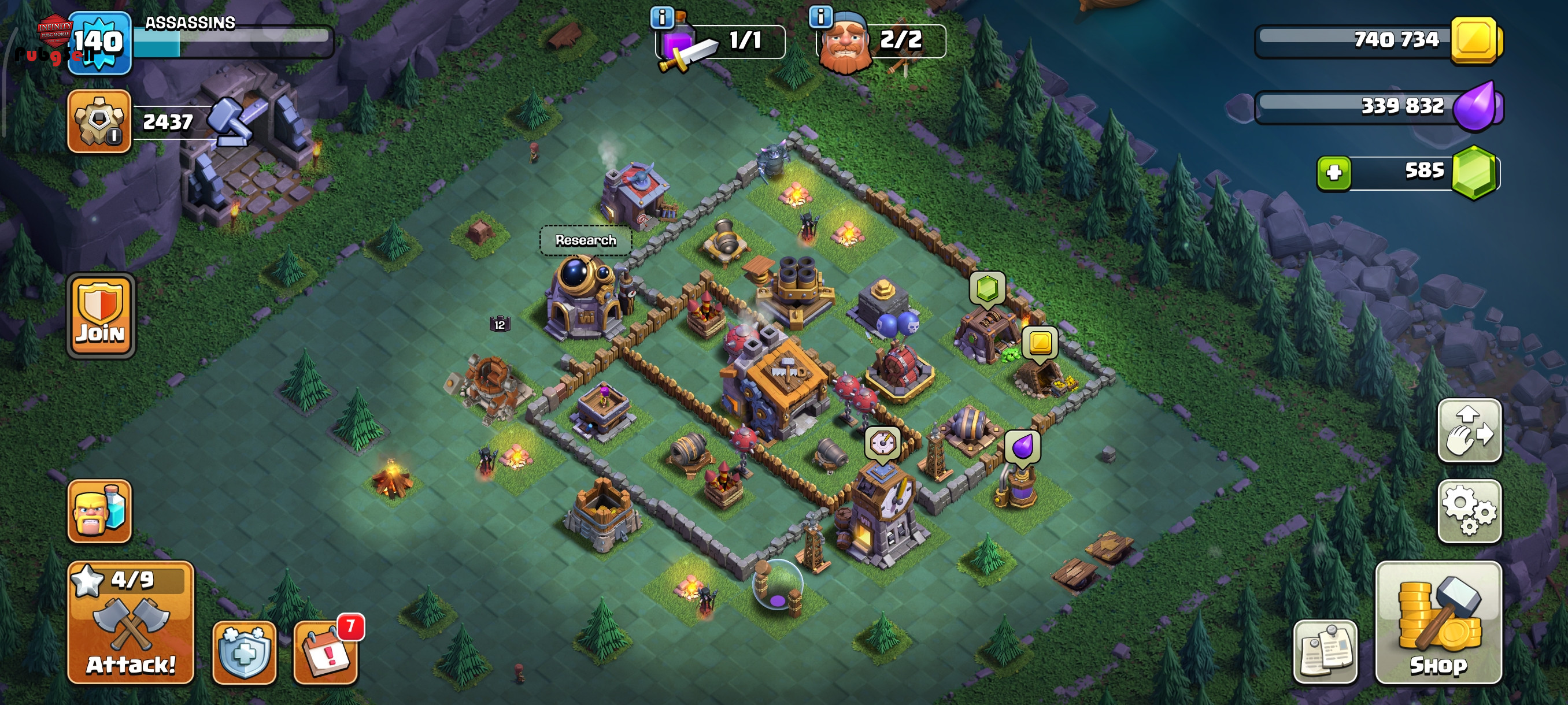Open the barbarian and elixir army button
1568x705 pixels.
pos(99,511)
